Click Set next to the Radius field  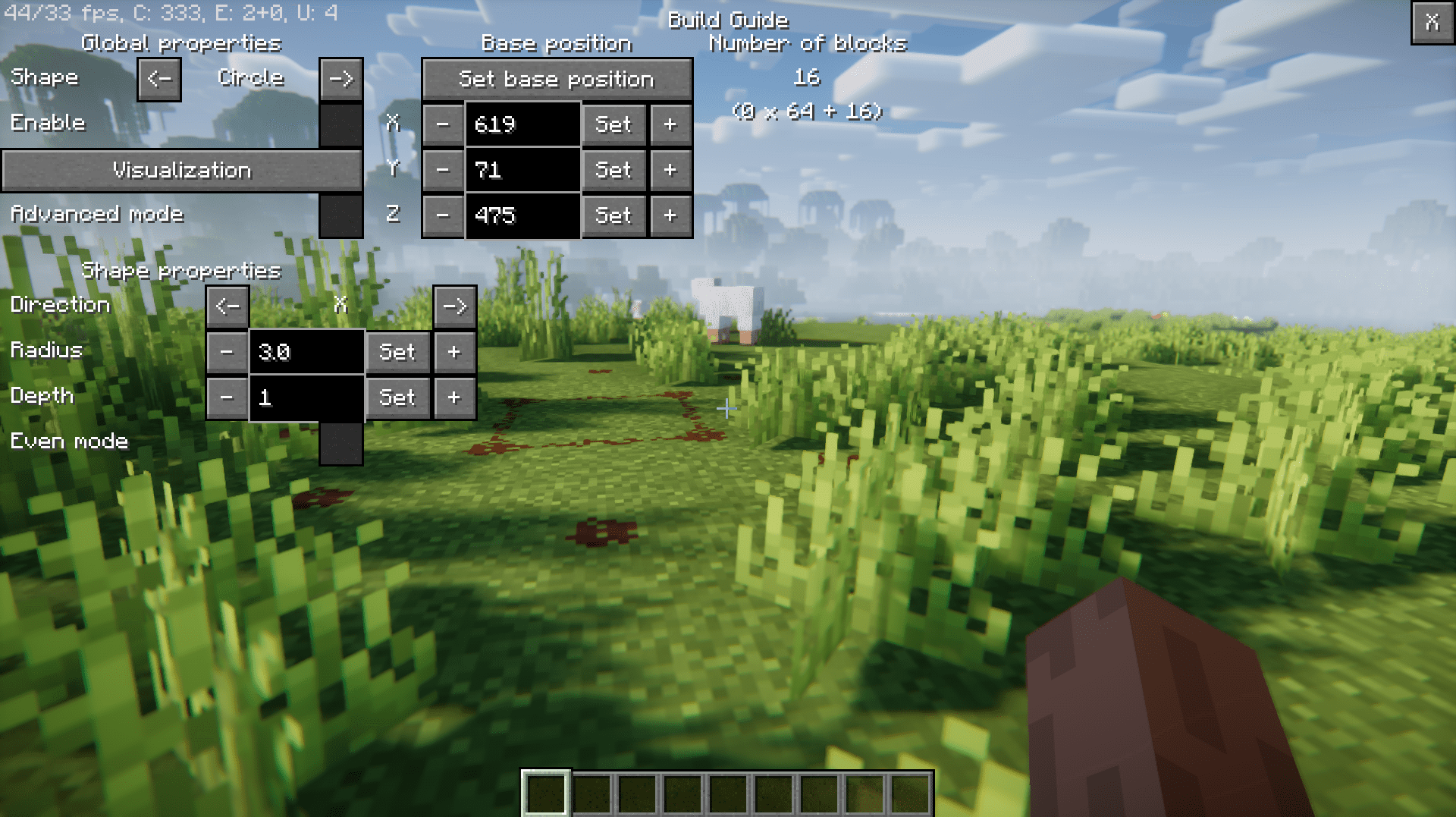(397, 351)
